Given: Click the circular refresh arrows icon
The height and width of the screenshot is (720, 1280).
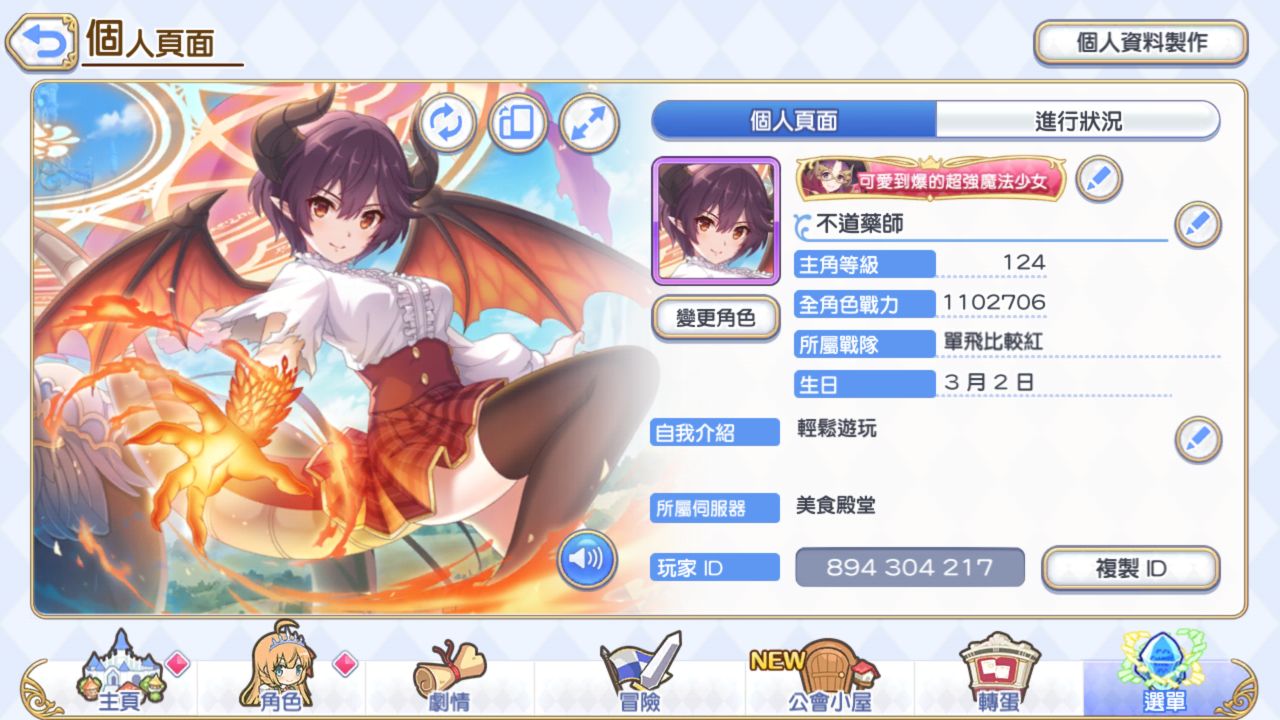Looking at the screenshot, I should [x=445, y=123].
